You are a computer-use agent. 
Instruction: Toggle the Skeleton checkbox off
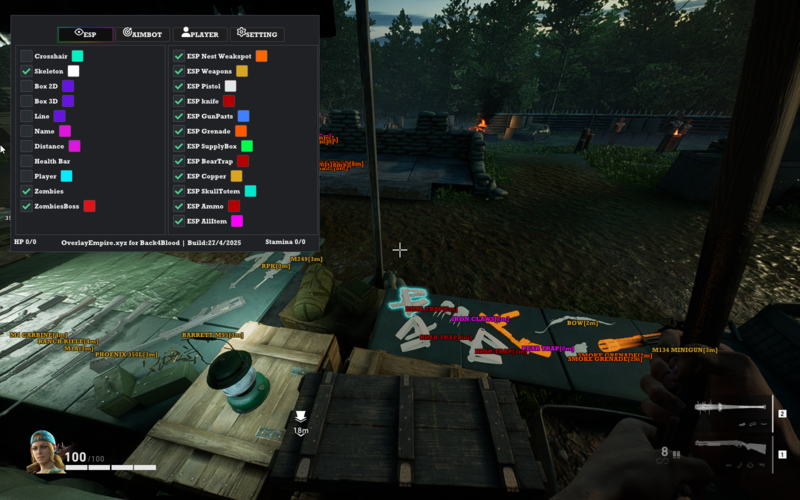tap(27, 71)
